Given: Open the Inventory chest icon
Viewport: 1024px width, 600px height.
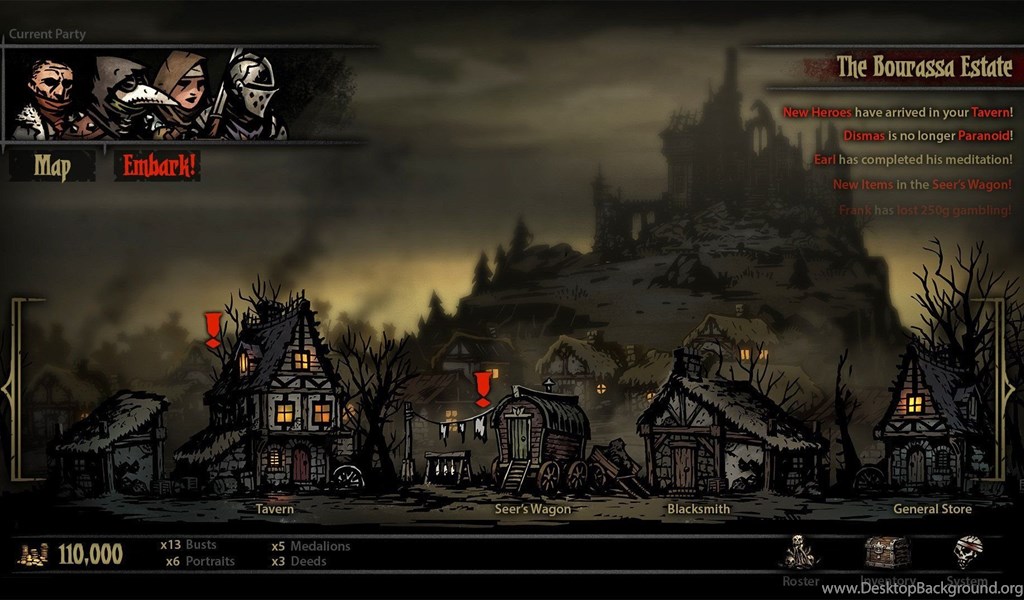Looking at the screenshot, I should [887, 552].
